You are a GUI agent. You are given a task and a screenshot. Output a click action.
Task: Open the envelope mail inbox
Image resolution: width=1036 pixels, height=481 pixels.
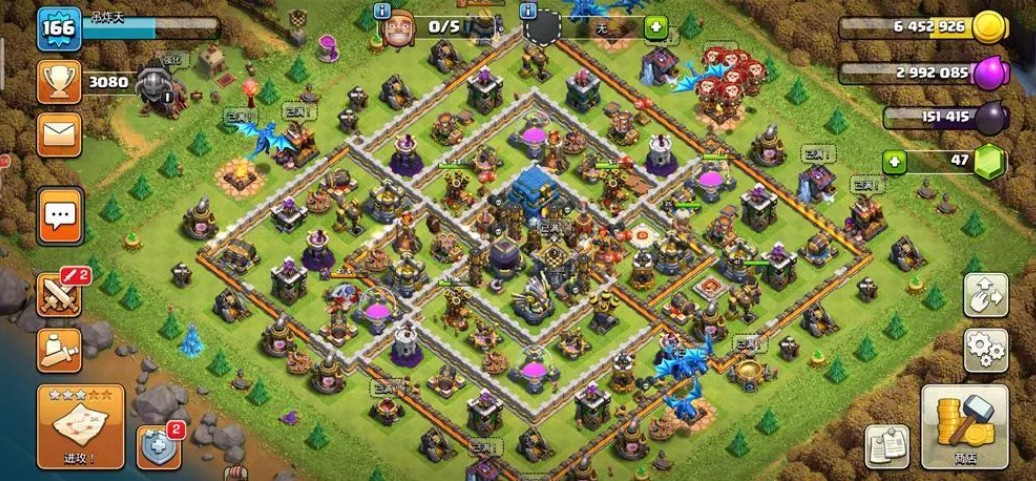[59, 134]
